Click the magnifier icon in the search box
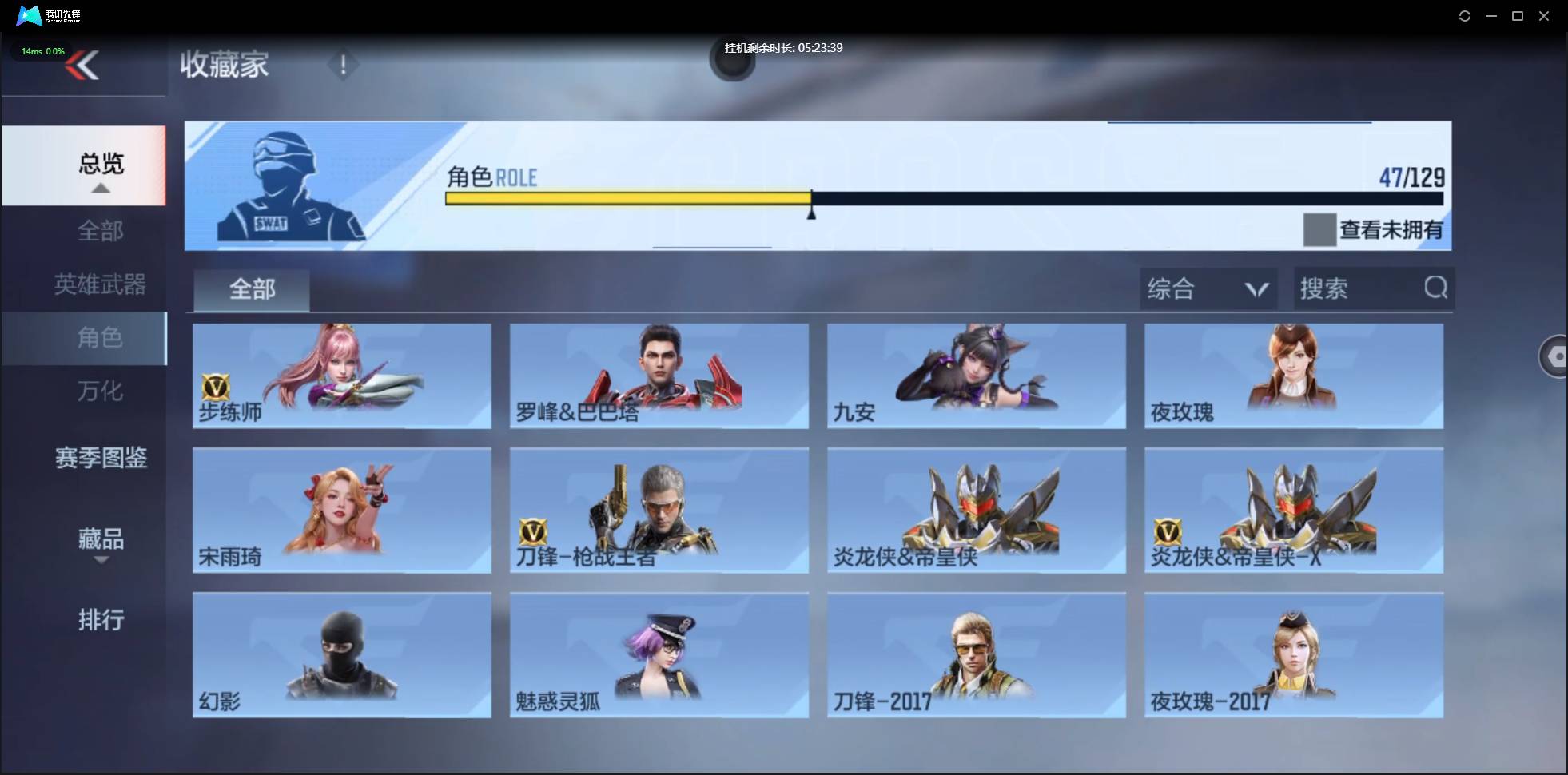Screen dimensions: 1568x775 click(x=1435, y=288)
